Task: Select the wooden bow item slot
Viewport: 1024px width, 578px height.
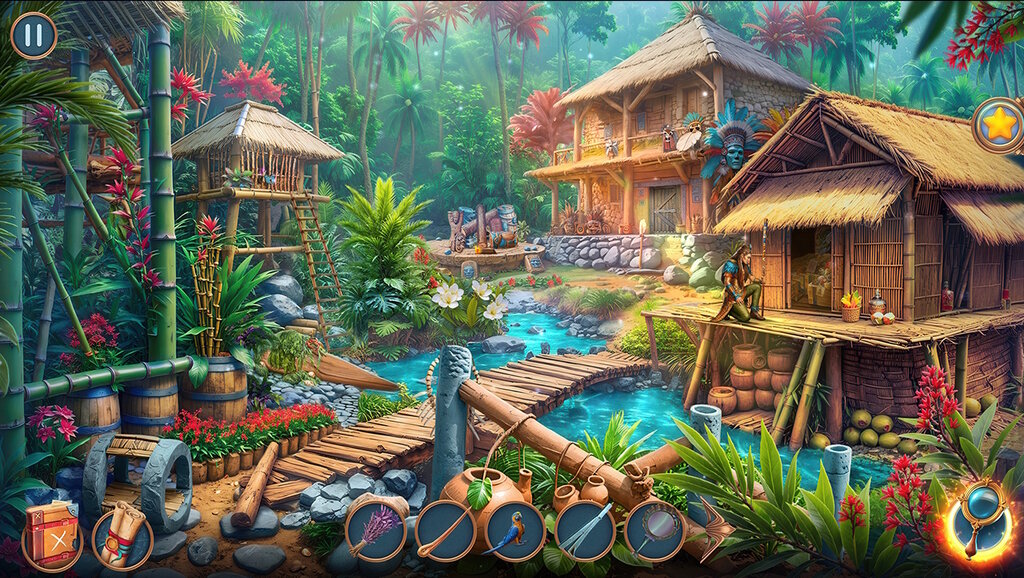Action: (x=445, y=530)
